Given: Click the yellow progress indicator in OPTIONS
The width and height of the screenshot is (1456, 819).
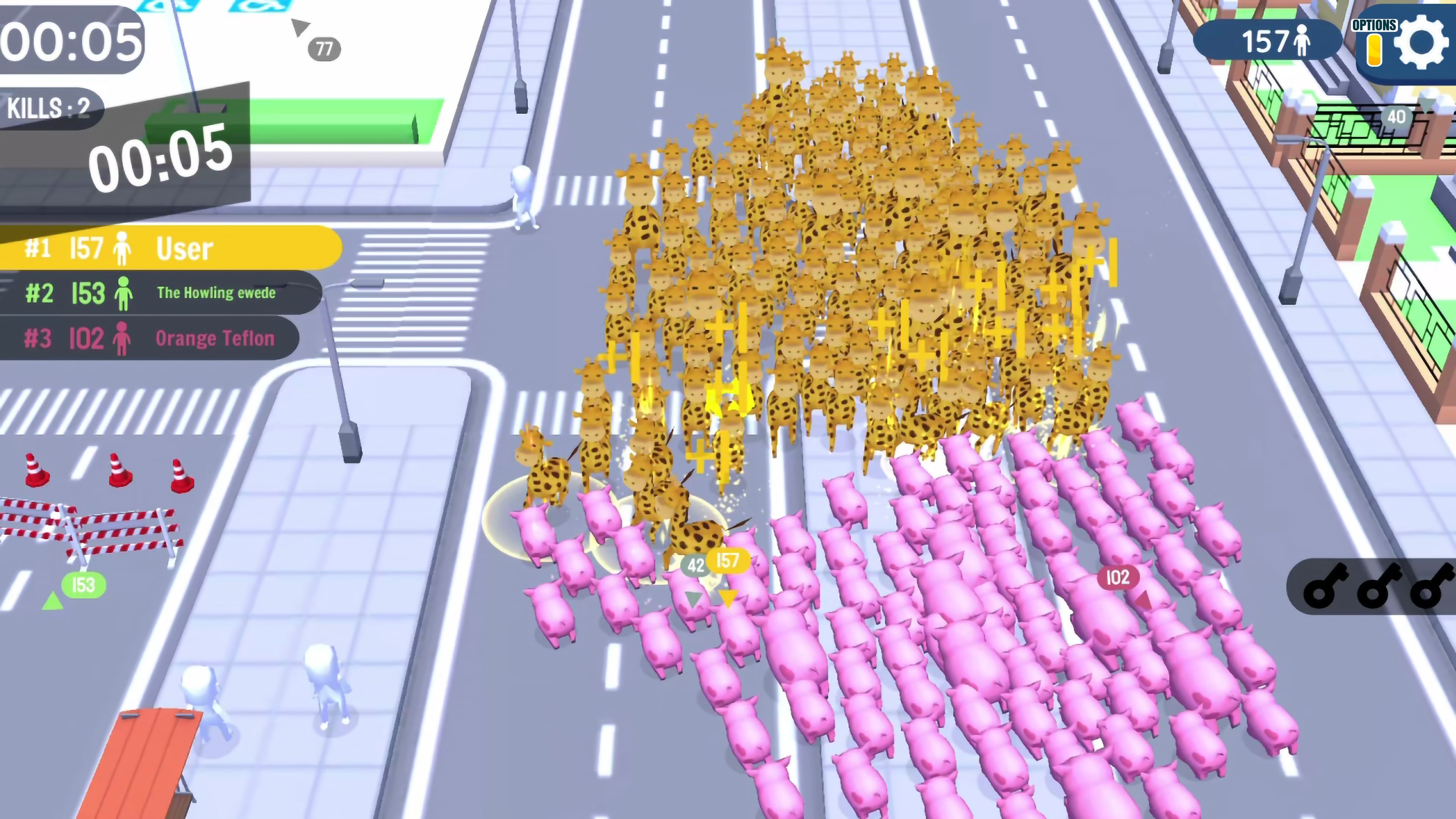Looking at the screenshot, I should point(1373,51).
